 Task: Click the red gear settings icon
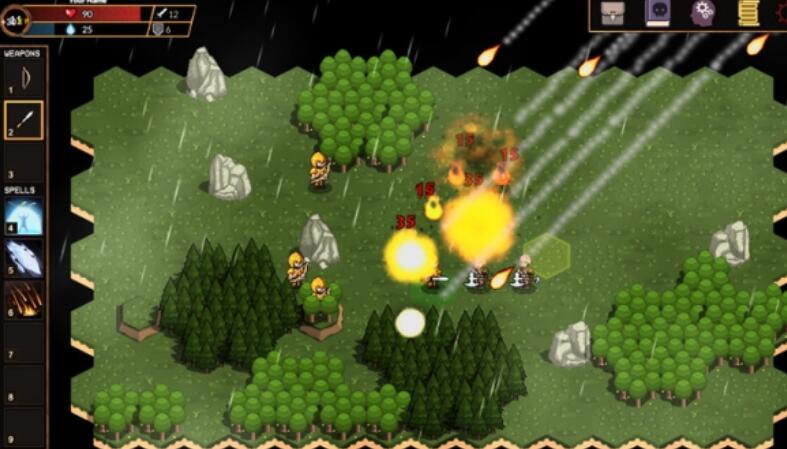click(x=781, y=13)
